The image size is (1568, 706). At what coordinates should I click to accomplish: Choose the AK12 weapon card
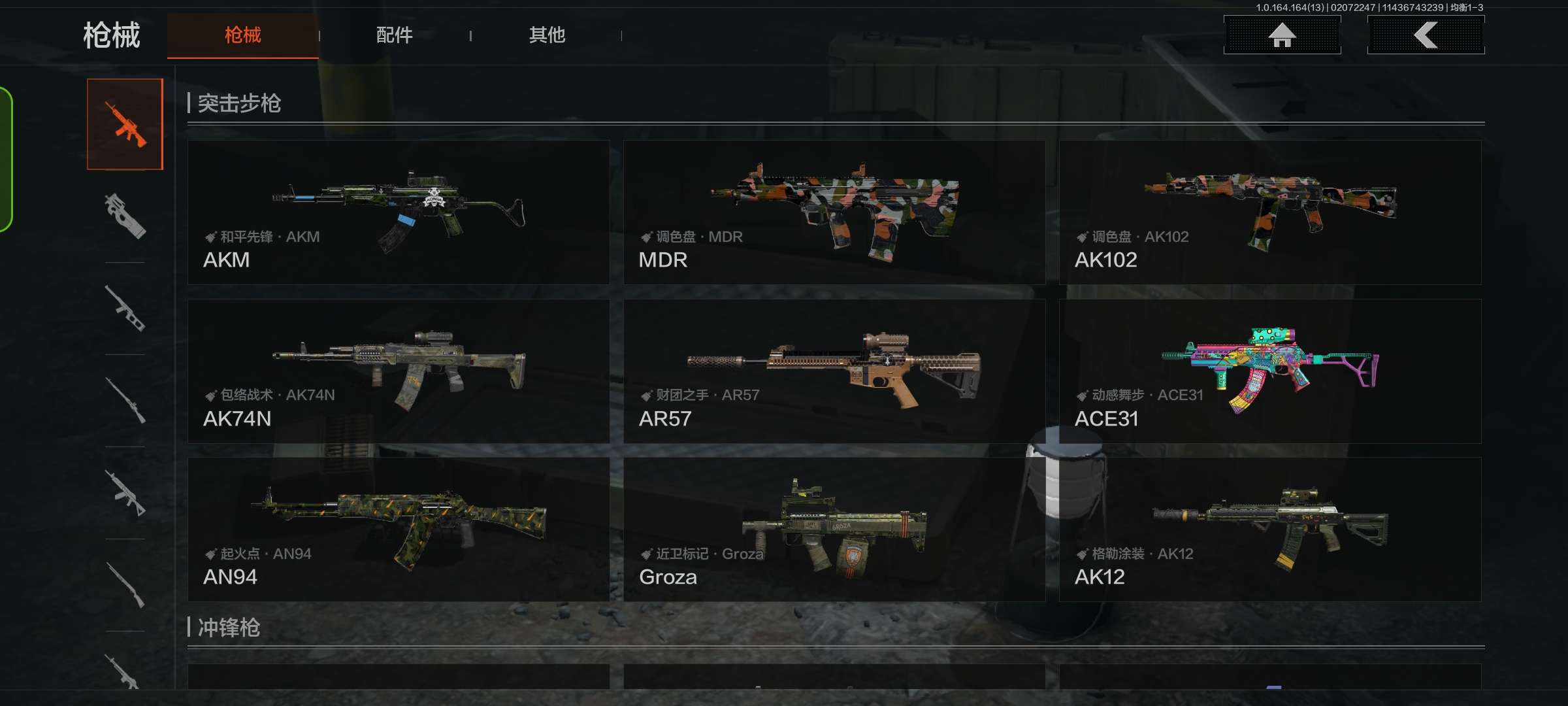tap(1270, 529)
